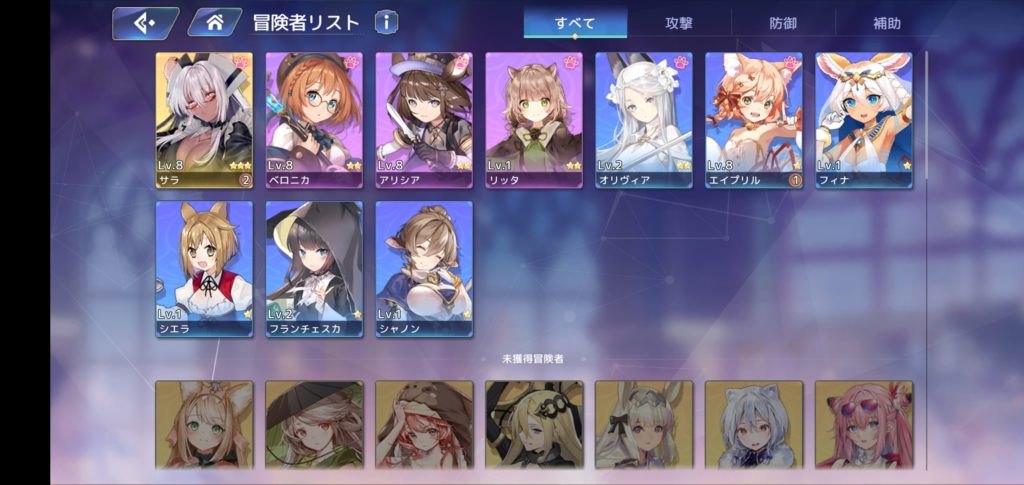Choose the アリシア adventurer card
The width and height of the screenshot is (1024, 485).
coord(424,119)
